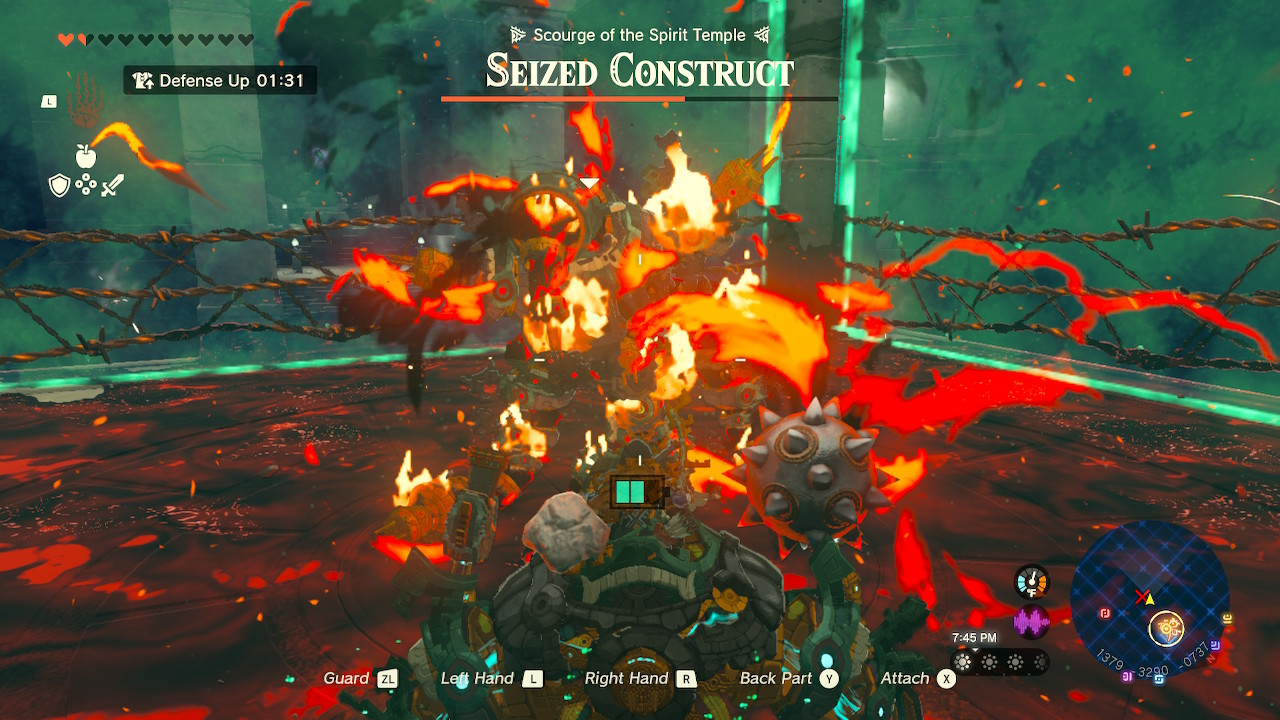Click the purple sound noise meter

point(1031,623)
